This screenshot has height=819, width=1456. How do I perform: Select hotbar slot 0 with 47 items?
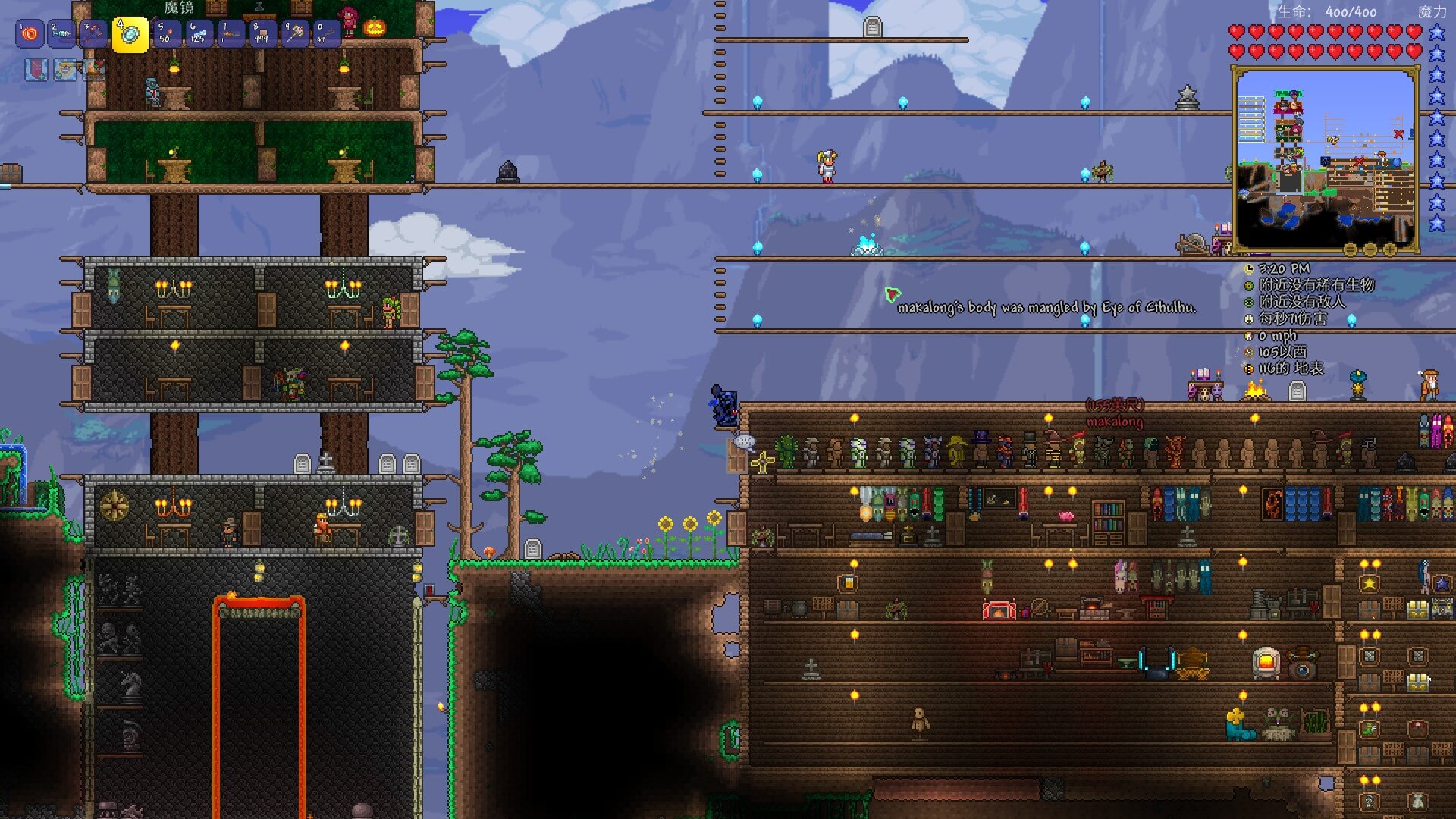(x=325, y=34)
